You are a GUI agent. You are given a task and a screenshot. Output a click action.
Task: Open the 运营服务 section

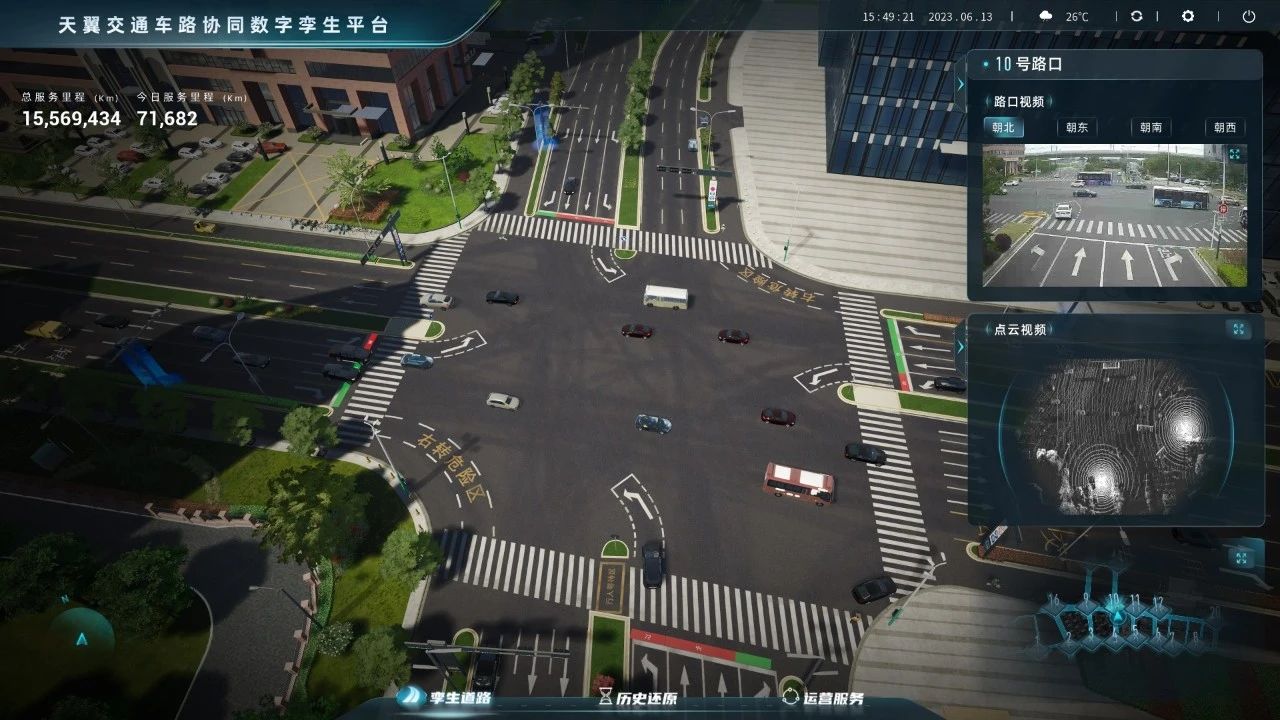(x=822, y=698)
